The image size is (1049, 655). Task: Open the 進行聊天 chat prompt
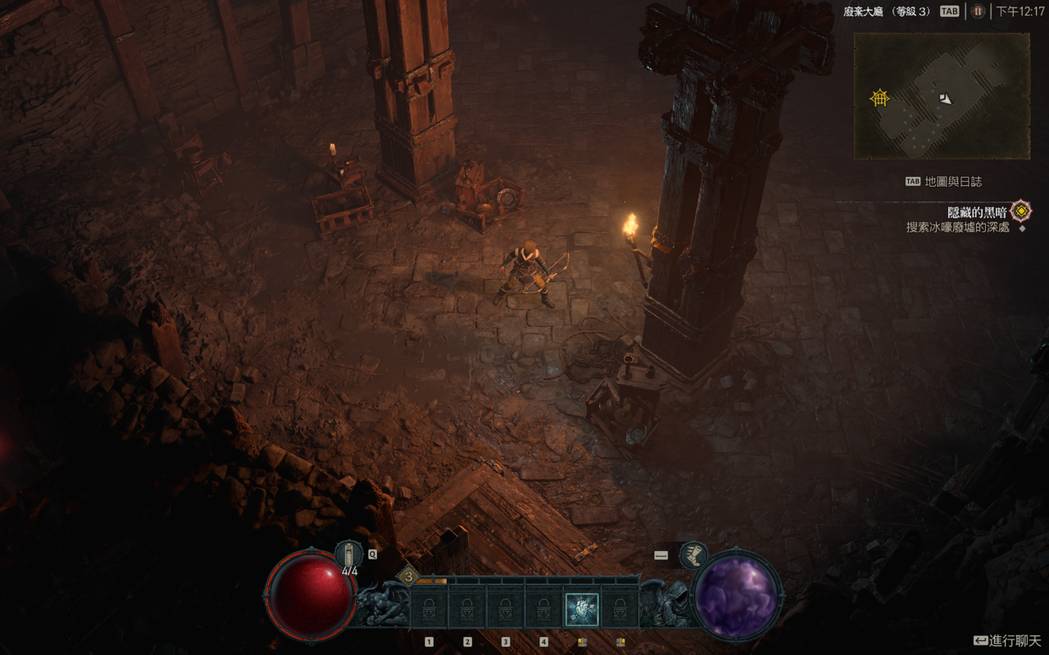coord(1007,640)
